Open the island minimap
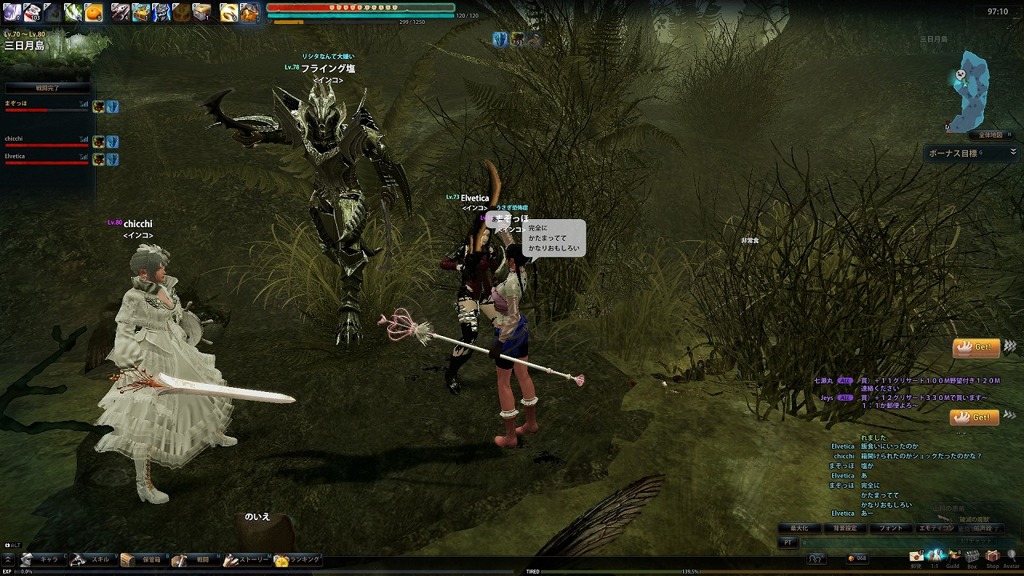The image size is (1024, 576). [x=969, y=92]
